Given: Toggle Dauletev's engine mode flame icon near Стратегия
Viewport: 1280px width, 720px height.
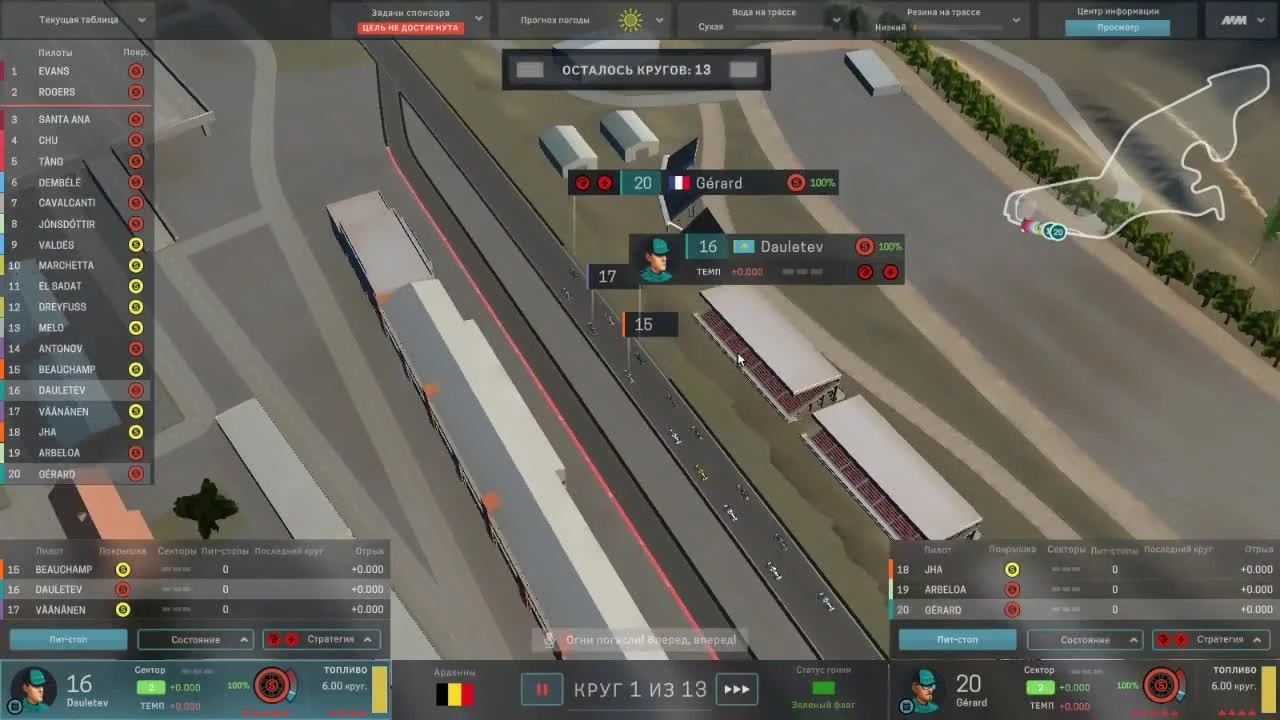Looking at the screenshot, I should 273,639.
